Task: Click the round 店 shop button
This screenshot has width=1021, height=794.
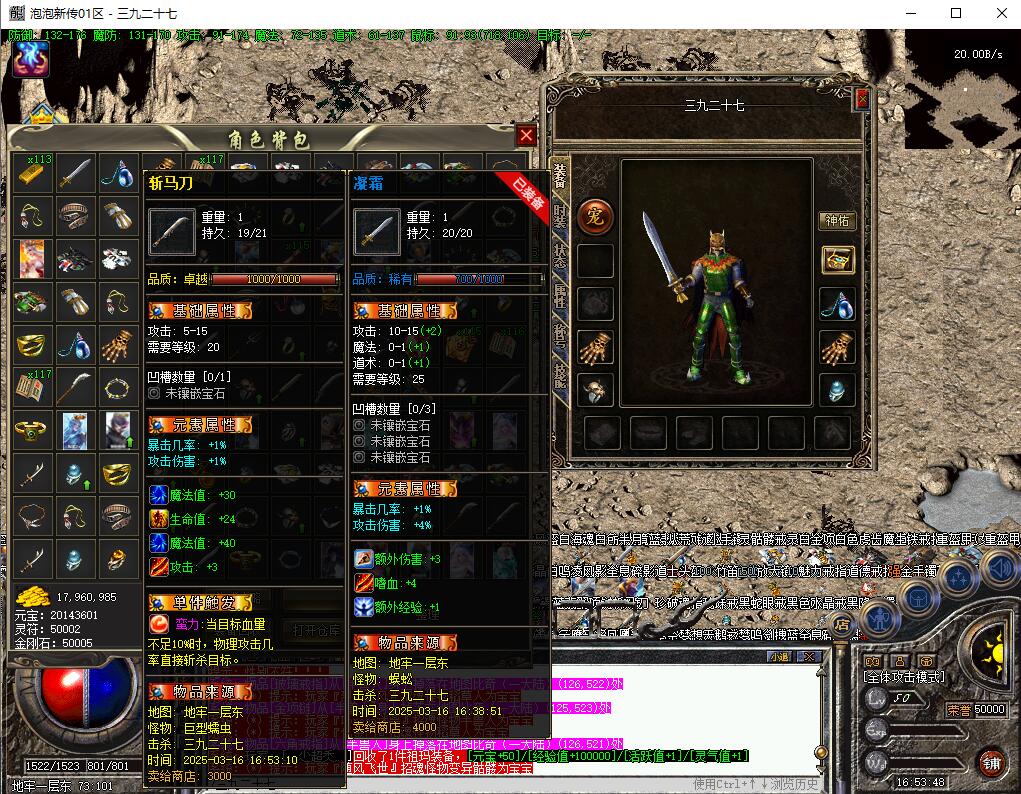Action: pyautogui.click(x=842, y=626)
